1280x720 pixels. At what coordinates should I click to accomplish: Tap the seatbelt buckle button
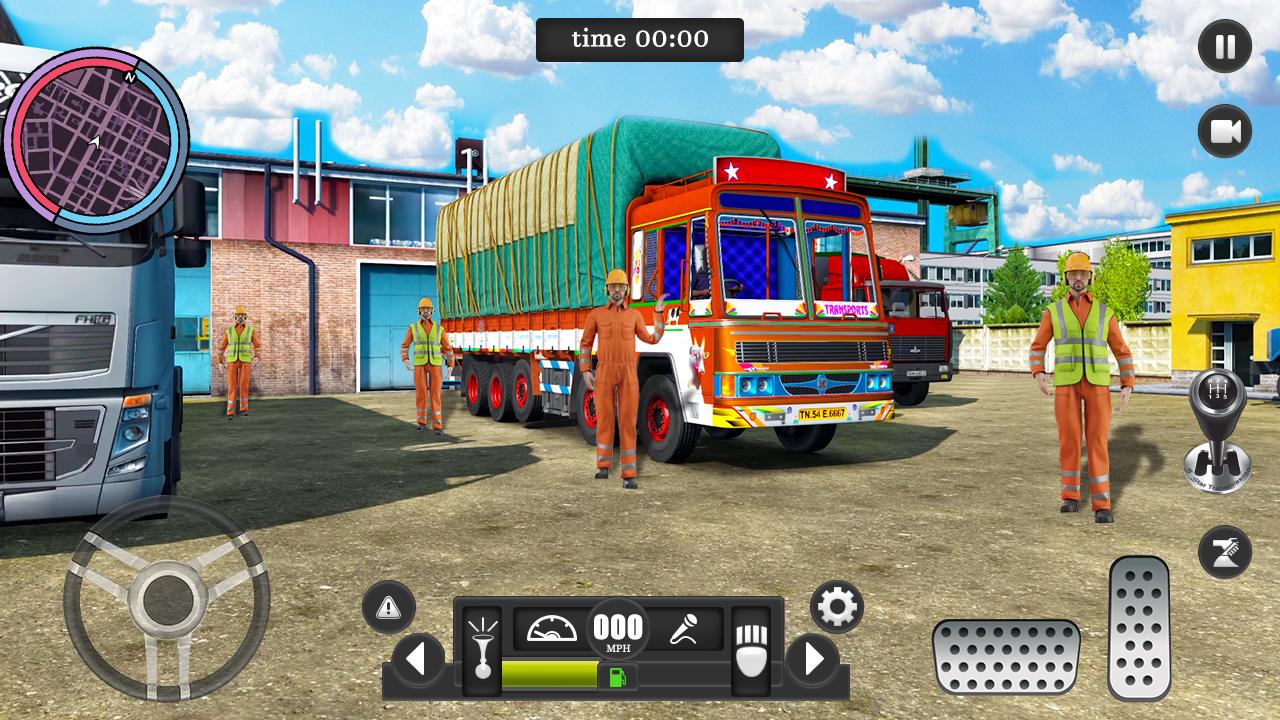1225,552
